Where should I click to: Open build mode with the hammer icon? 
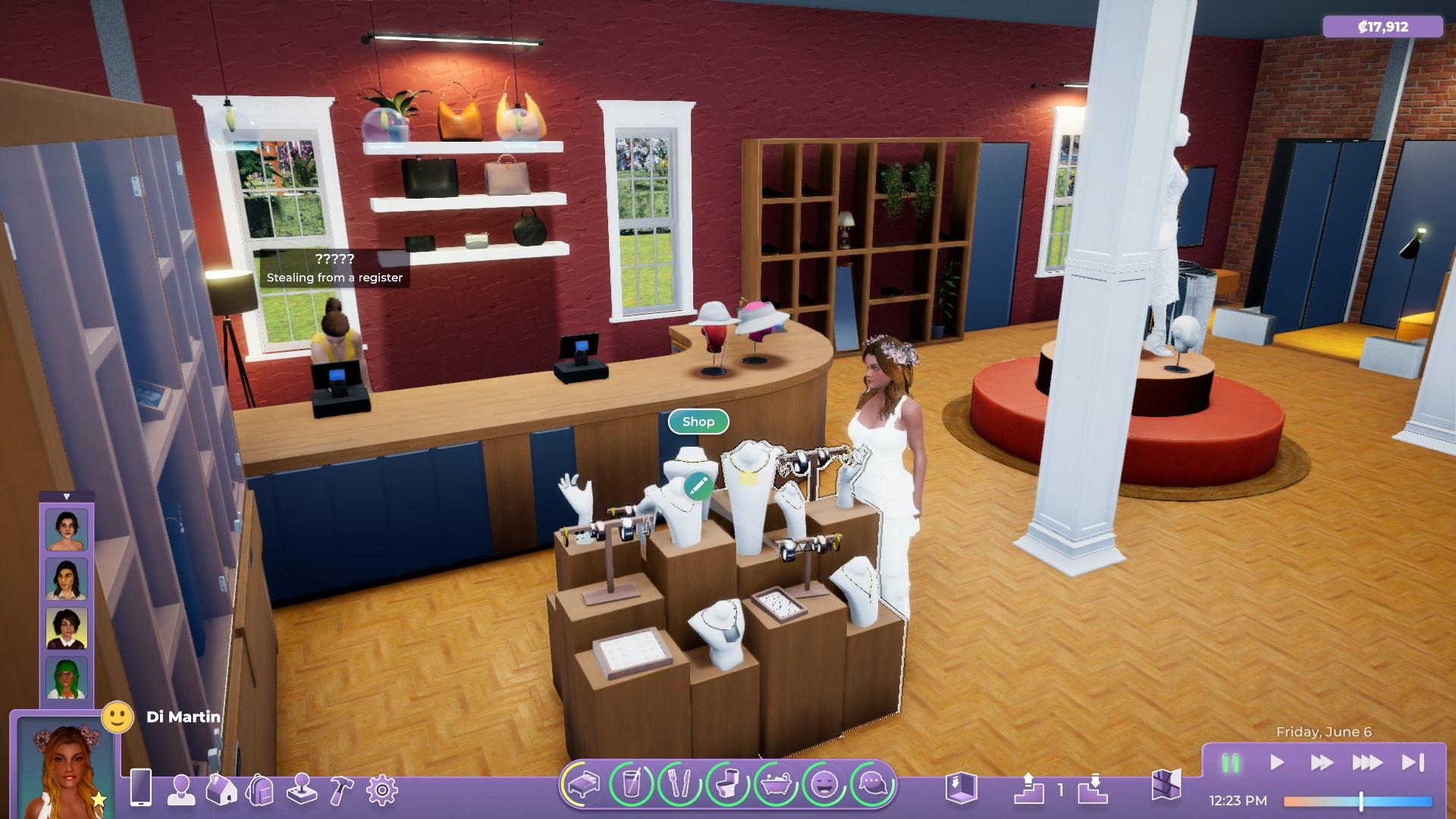341,790
